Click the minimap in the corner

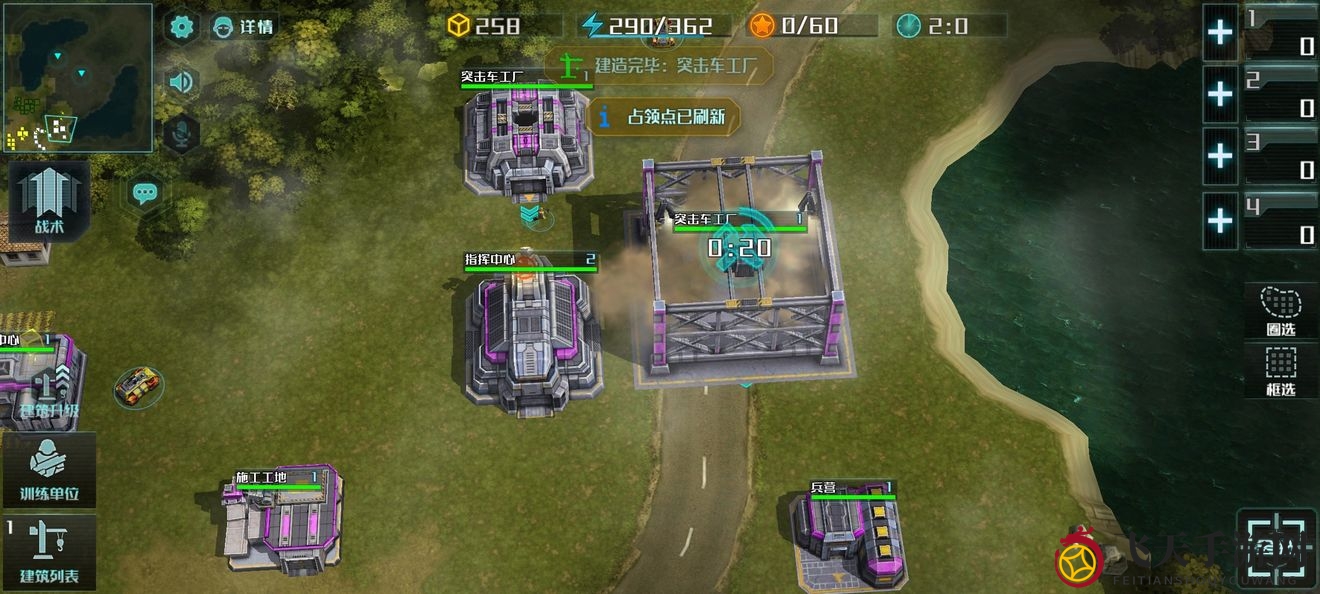pos(77,77)
